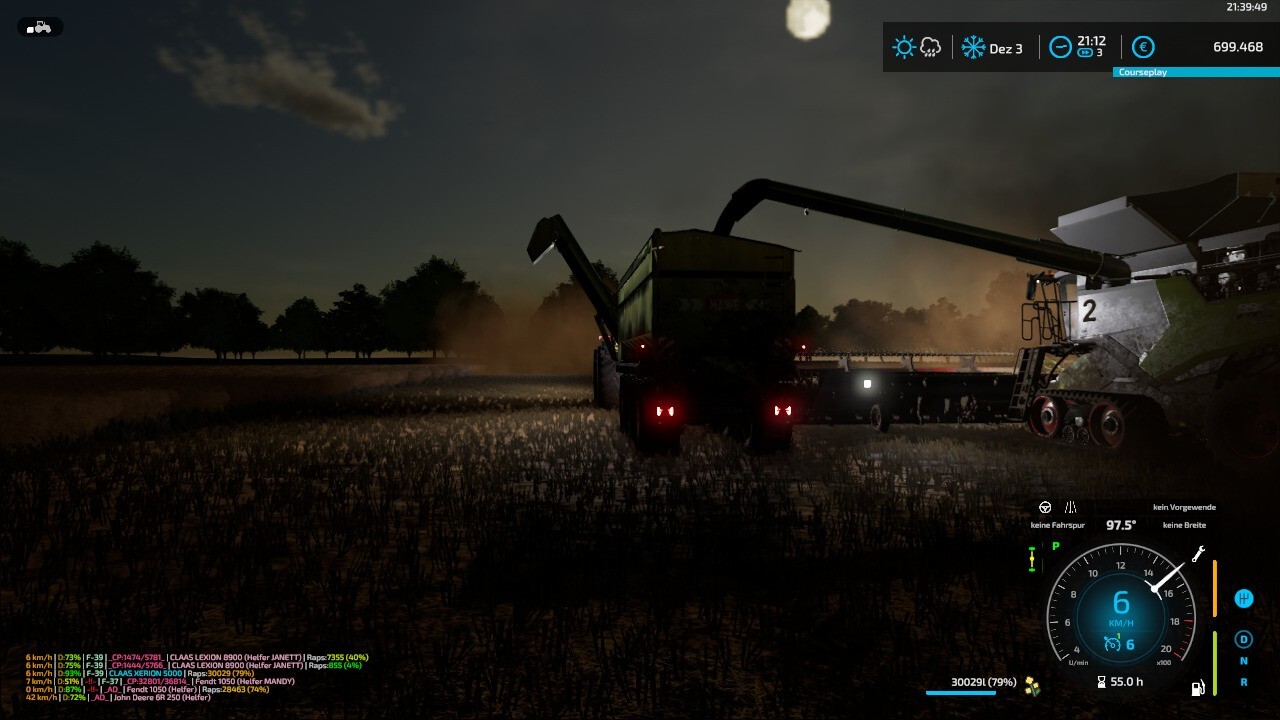
Task: Click the tractor vehicle icon badge
Action: click(x=40, y=27)
